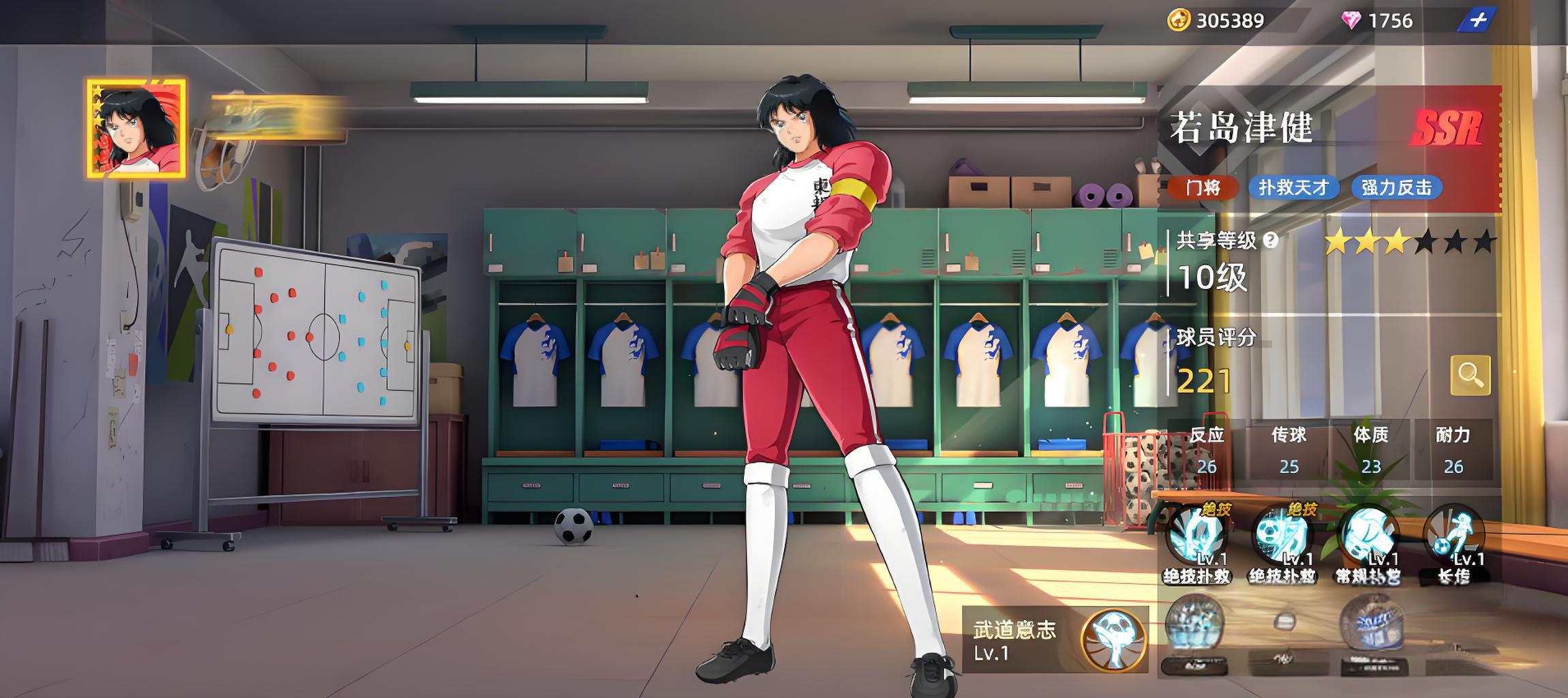Select the 若岛津健 player portrait thumbnail
This screenshot has width=1568, height=698.
136,129
